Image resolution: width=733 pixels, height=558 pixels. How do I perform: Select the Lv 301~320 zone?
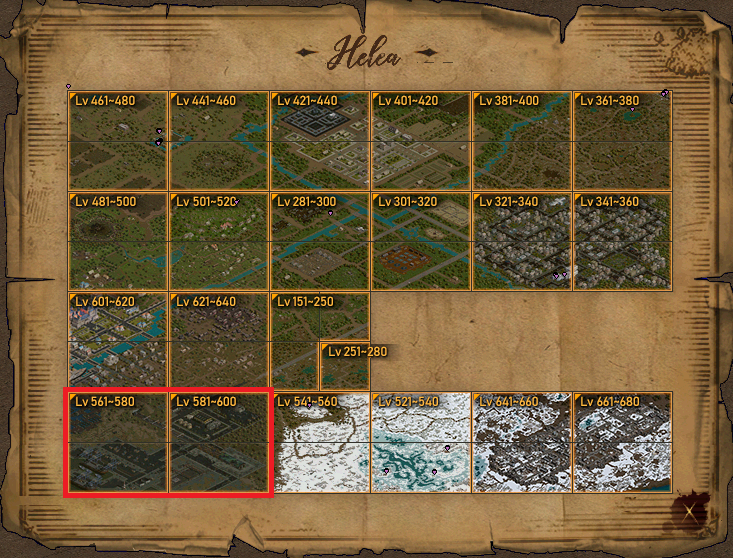421,241
